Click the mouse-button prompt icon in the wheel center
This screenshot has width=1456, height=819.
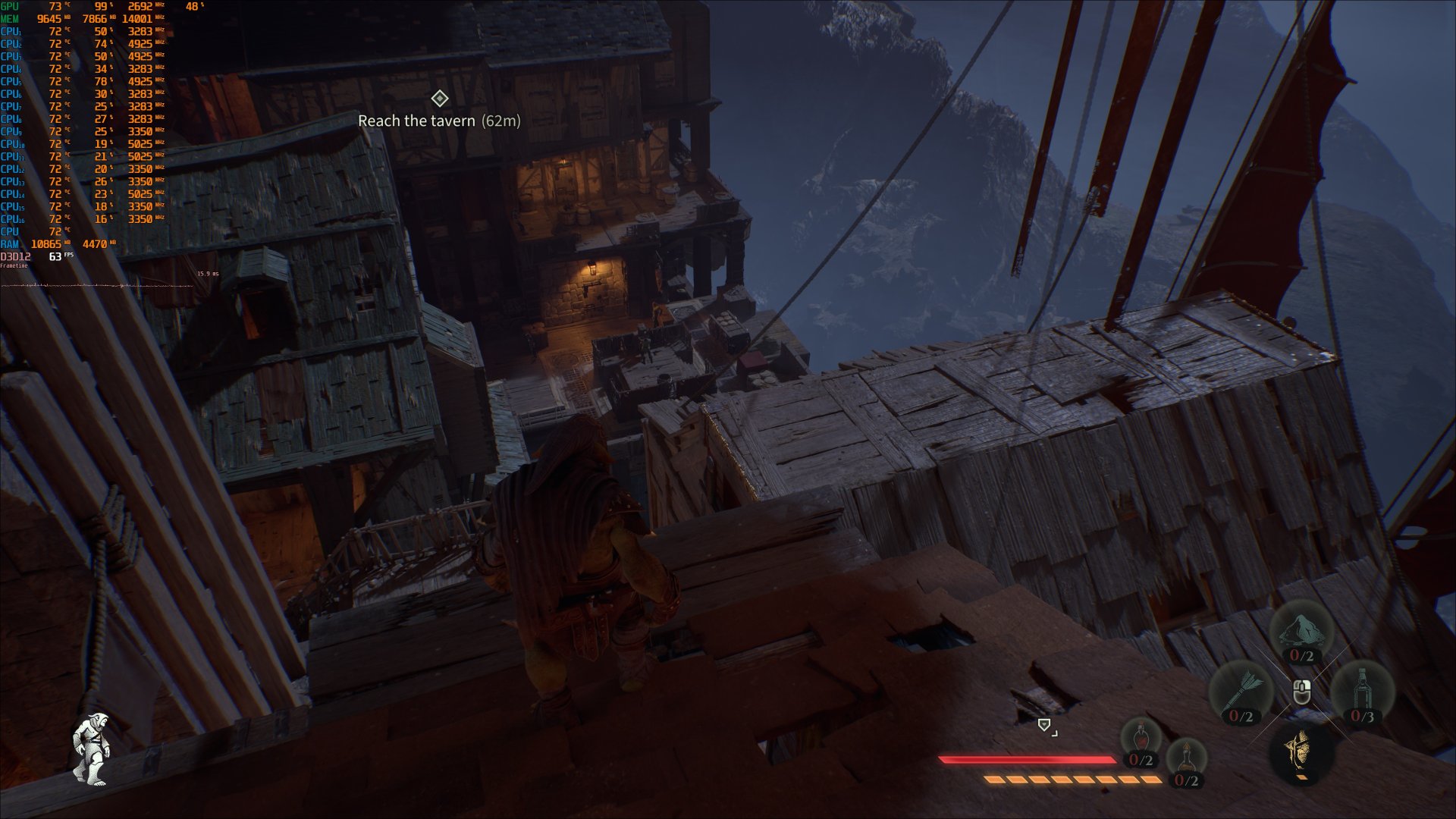click(1301, 690)
